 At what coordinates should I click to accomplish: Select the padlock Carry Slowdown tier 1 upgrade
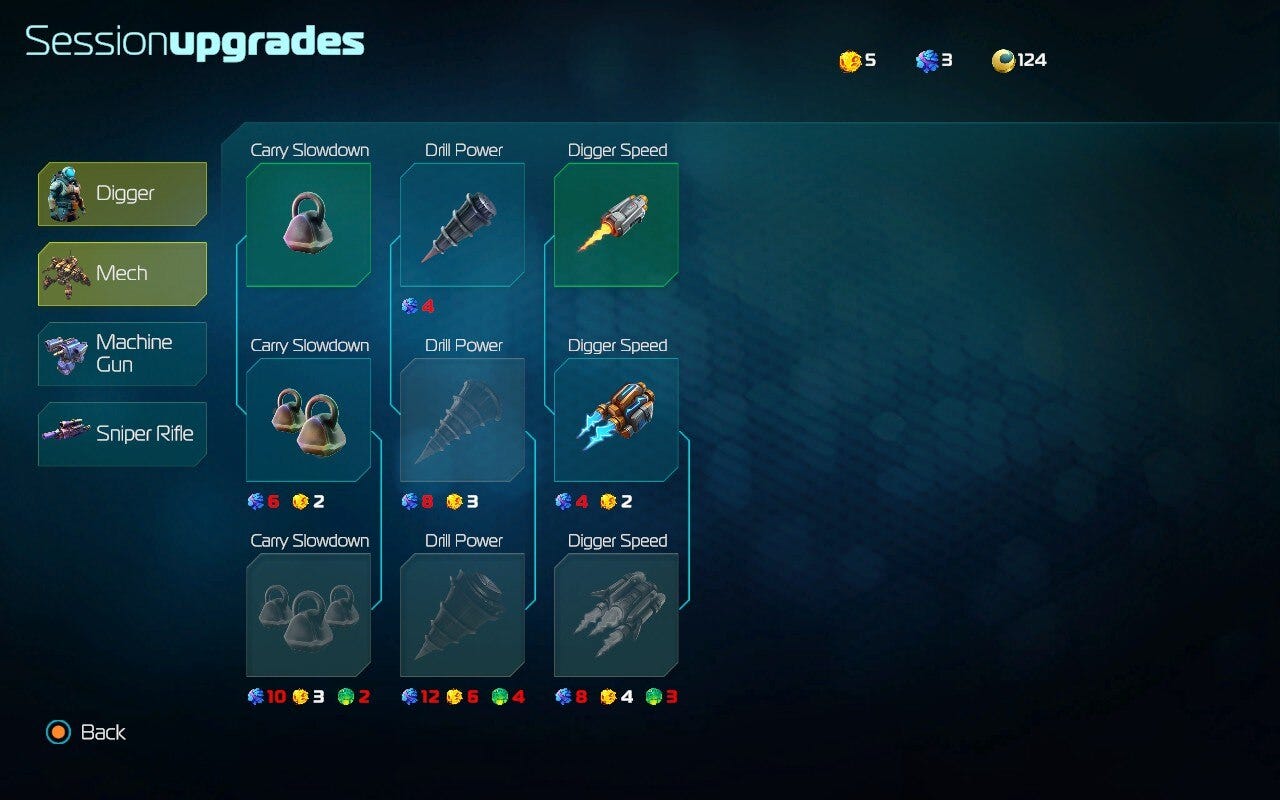[307, 224]
